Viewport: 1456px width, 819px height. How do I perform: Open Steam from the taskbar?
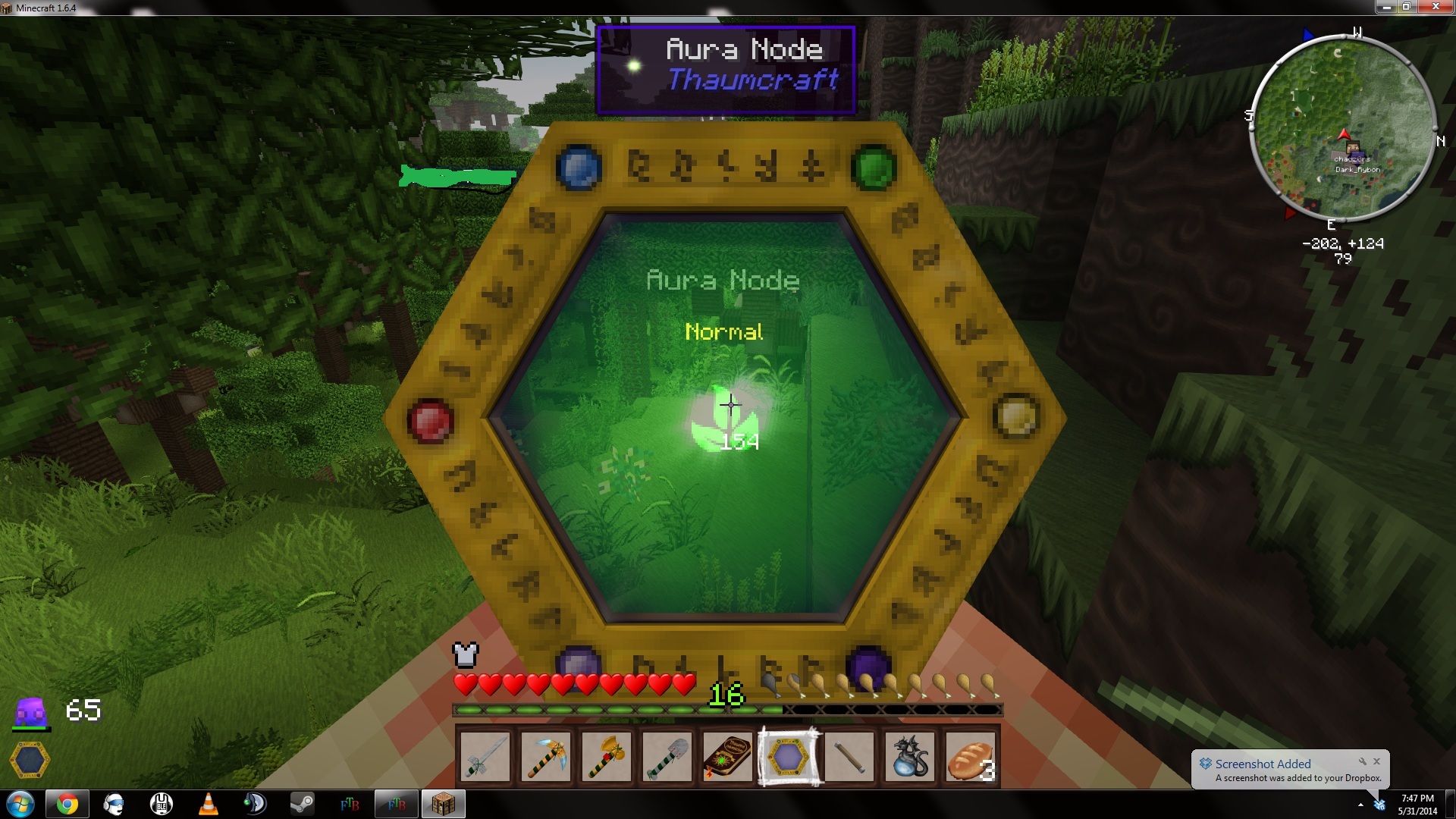(x=302, y=804)
